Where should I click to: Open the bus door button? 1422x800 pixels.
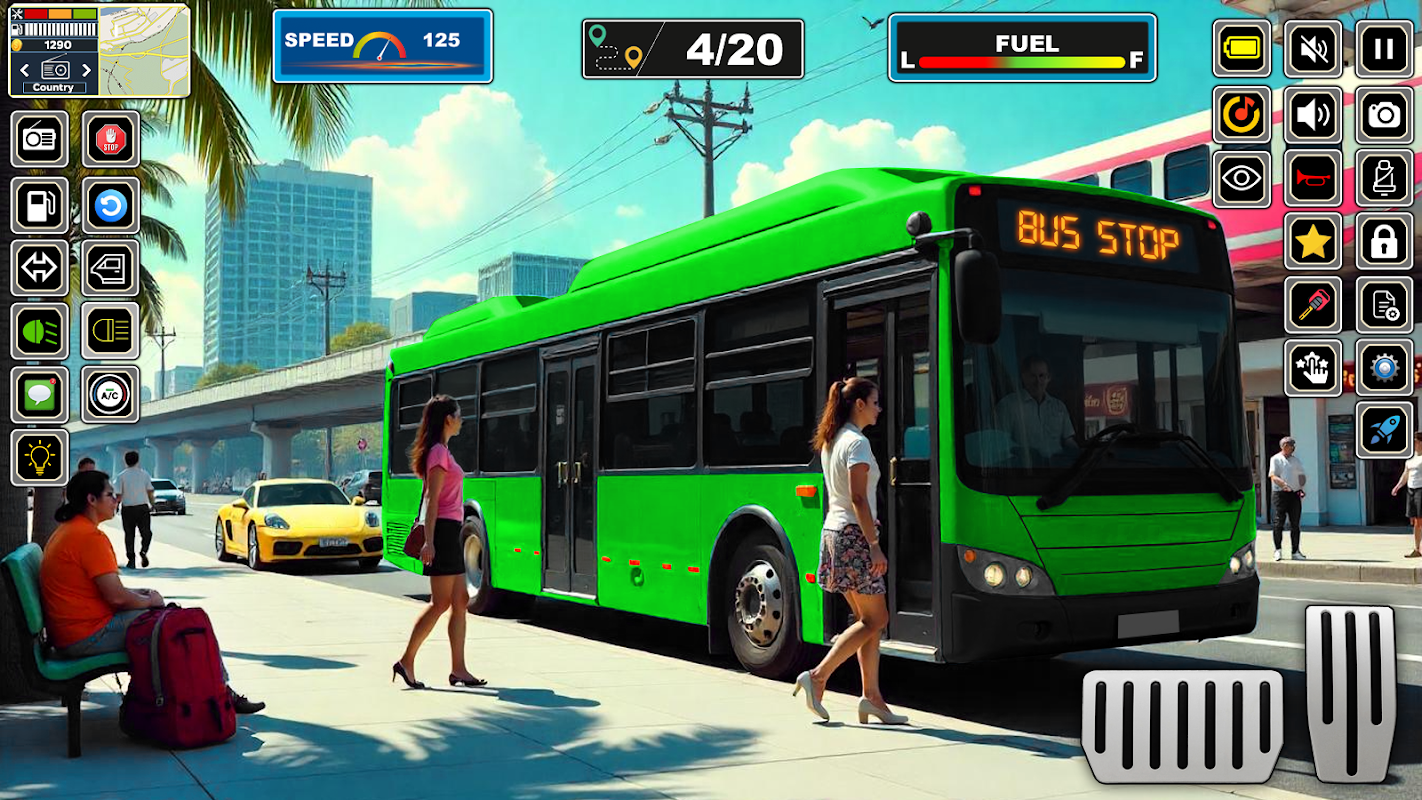(110, 268)
